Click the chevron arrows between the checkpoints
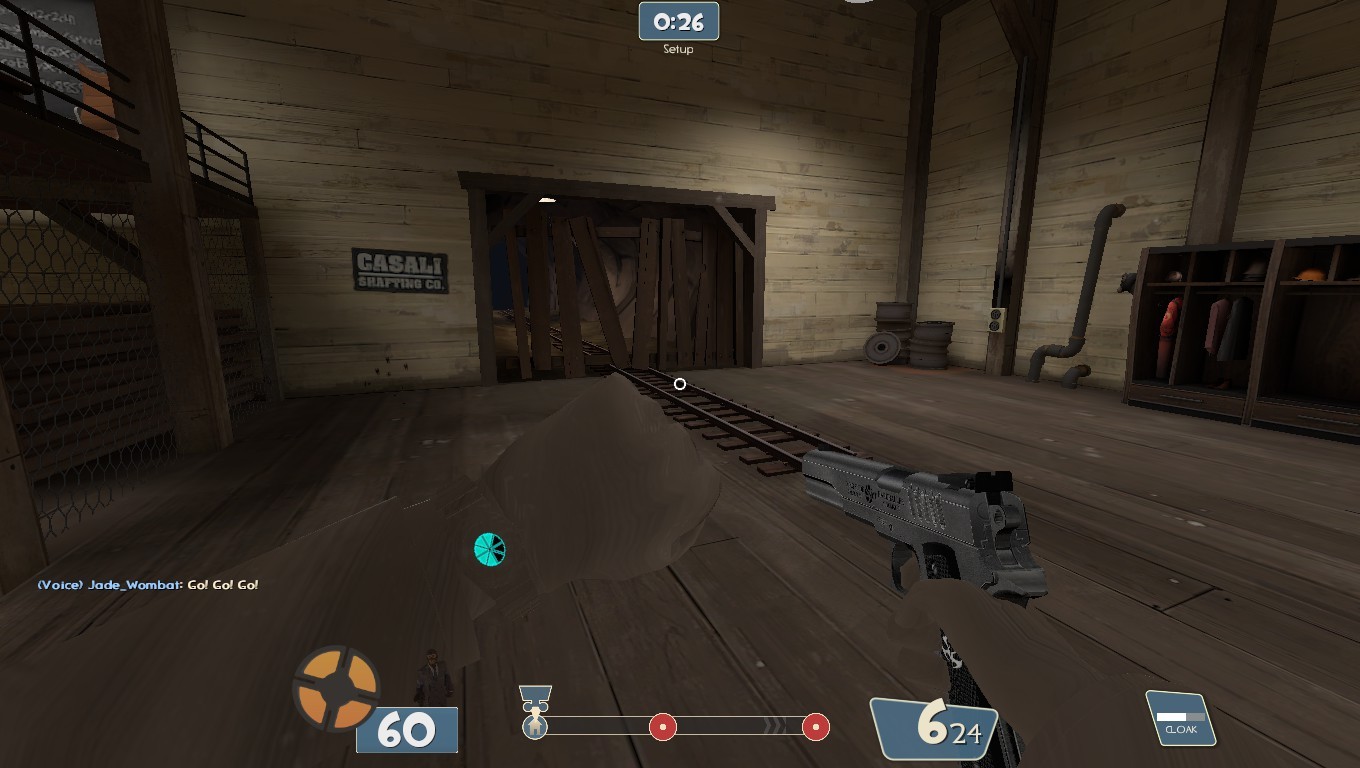1360x768 pixels. [773, 727]
